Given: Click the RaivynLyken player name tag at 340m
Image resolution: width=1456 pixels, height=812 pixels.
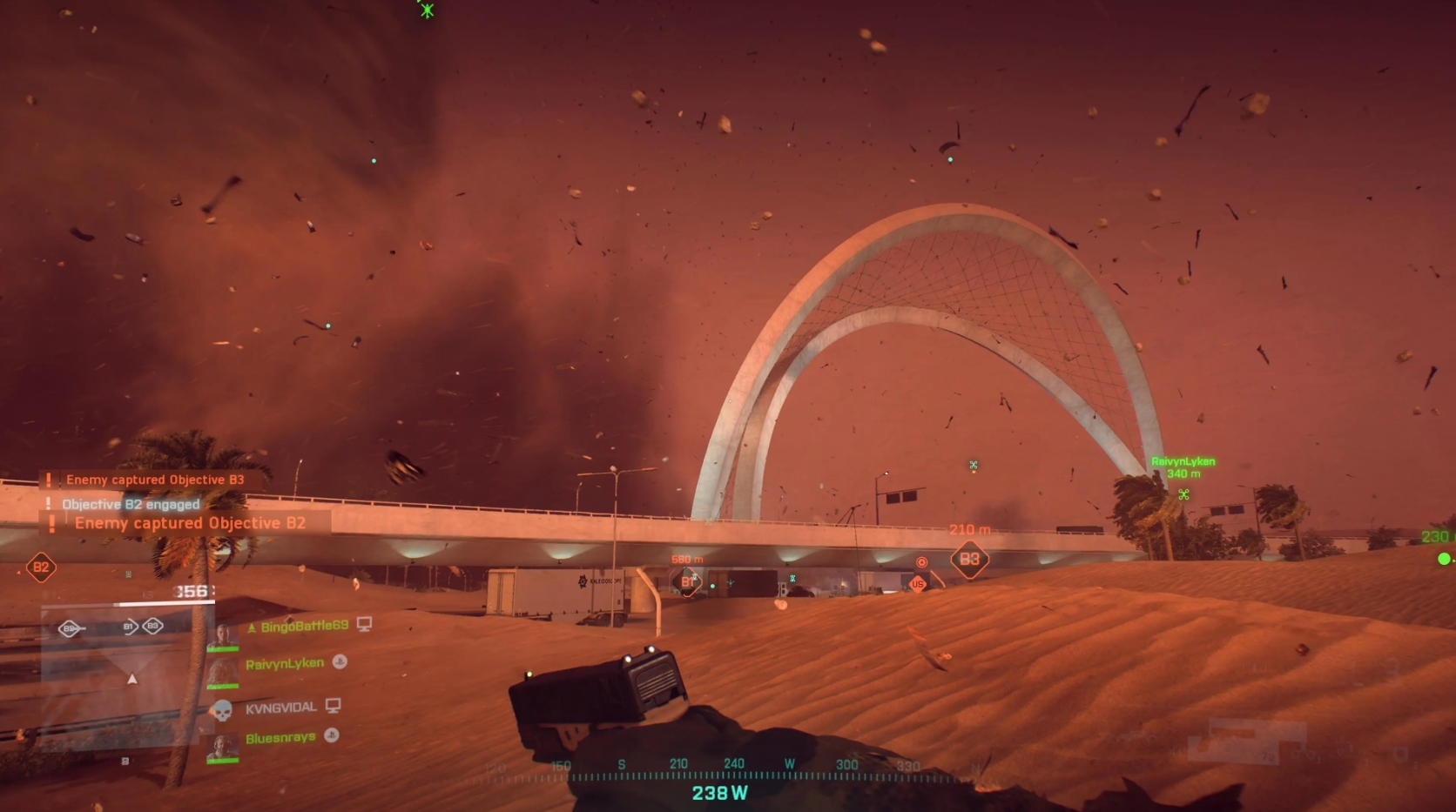Looking at the screenshot, I should 1182,460.
